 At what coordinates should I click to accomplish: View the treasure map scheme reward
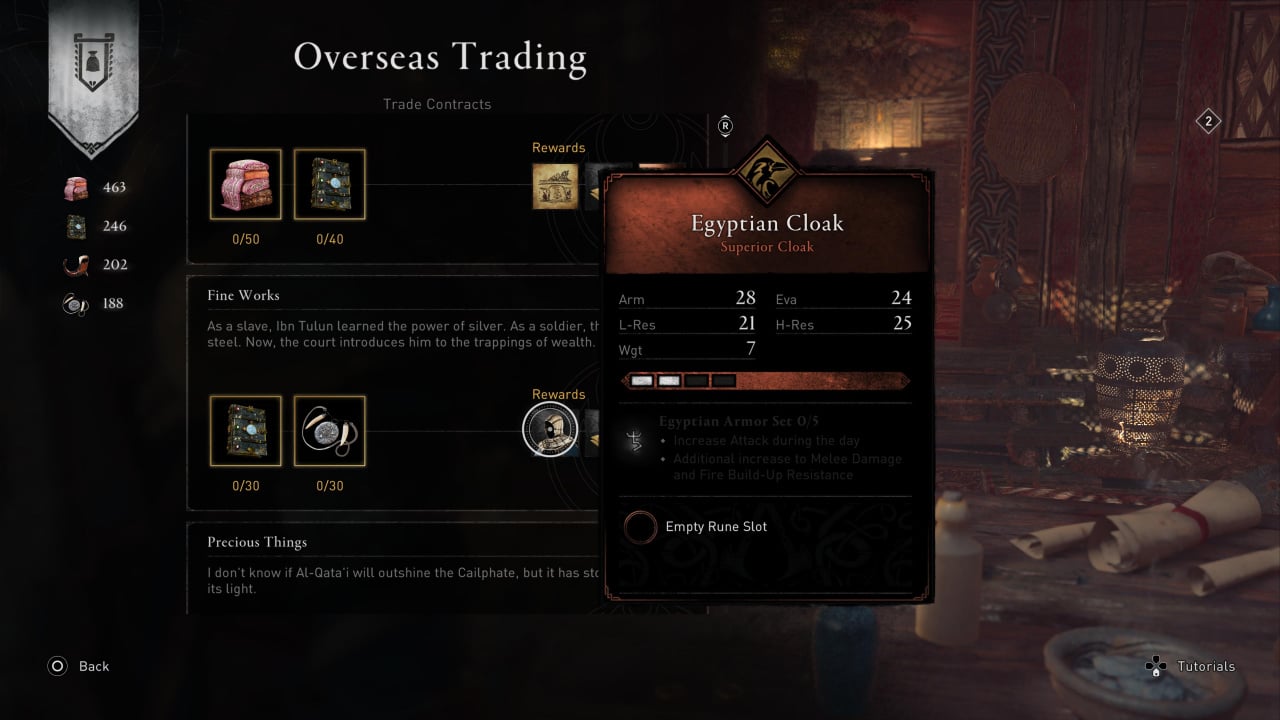pos(555,185)
